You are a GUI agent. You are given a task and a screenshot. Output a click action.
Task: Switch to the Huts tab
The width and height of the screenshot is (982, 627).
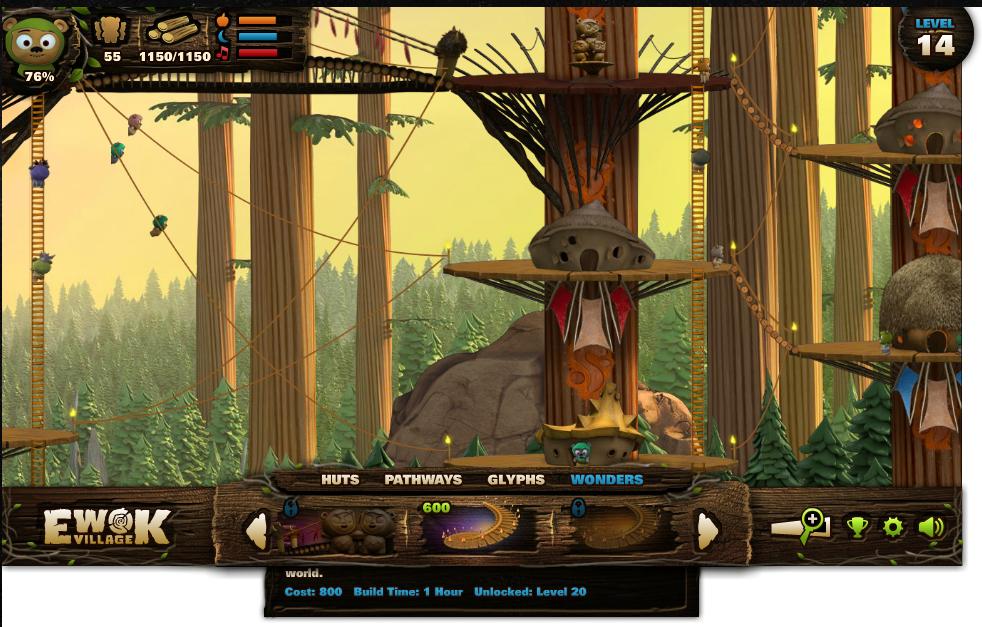[x=340, y=480]
